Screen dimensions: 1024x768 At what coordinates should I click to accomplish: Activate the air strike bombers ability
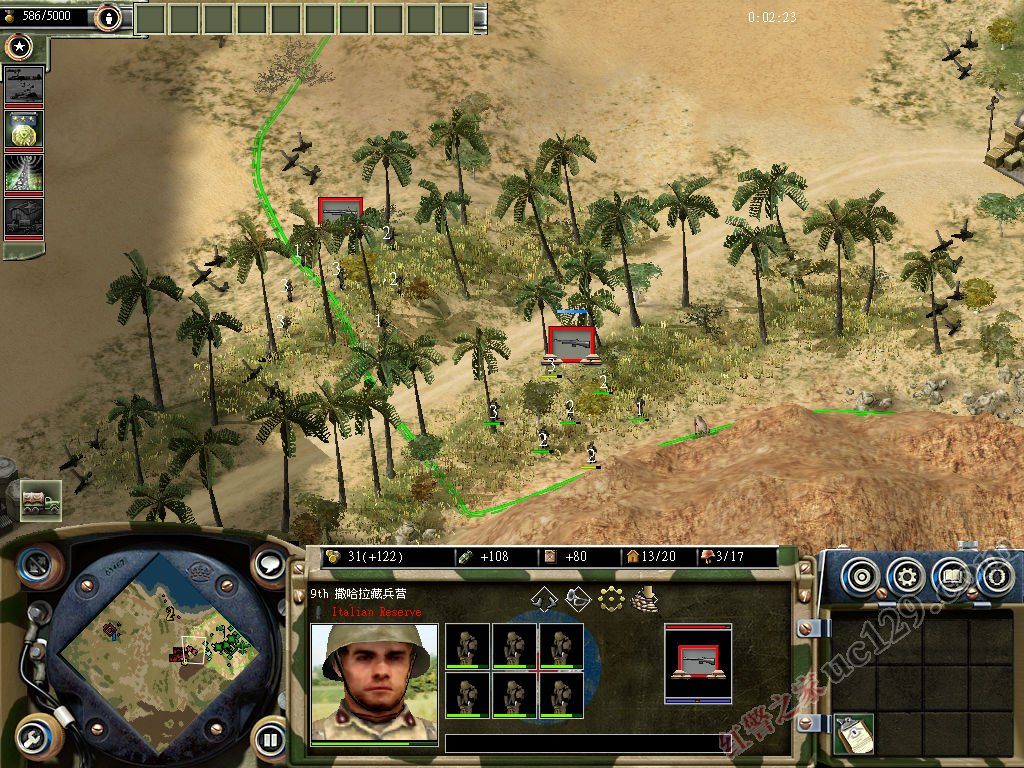pyautogui.click(x=24, y=86)
